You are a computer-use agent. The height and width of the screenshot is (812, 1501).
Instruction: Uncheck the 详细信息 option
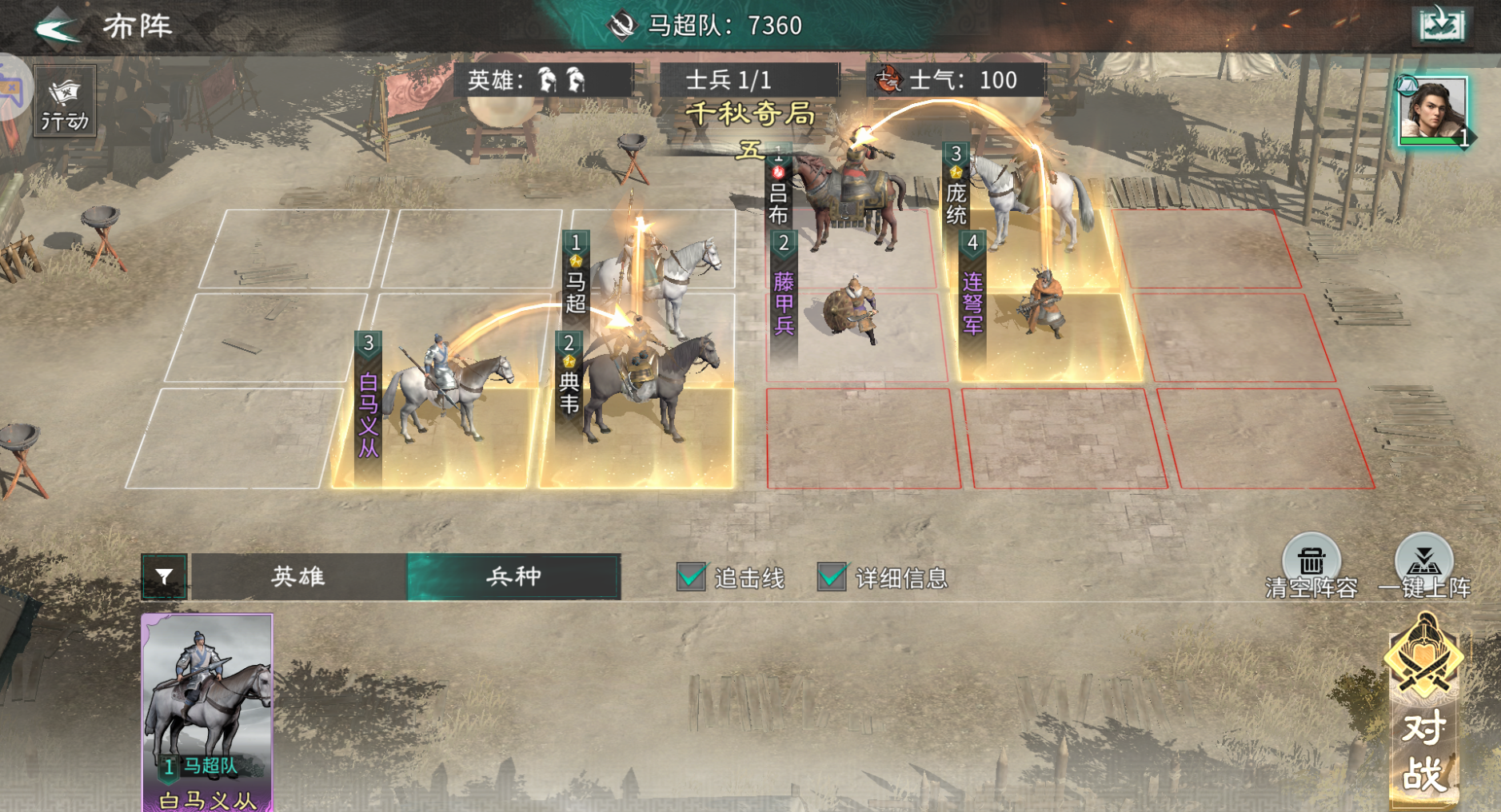pyautogui.click(x=832, y=575)
